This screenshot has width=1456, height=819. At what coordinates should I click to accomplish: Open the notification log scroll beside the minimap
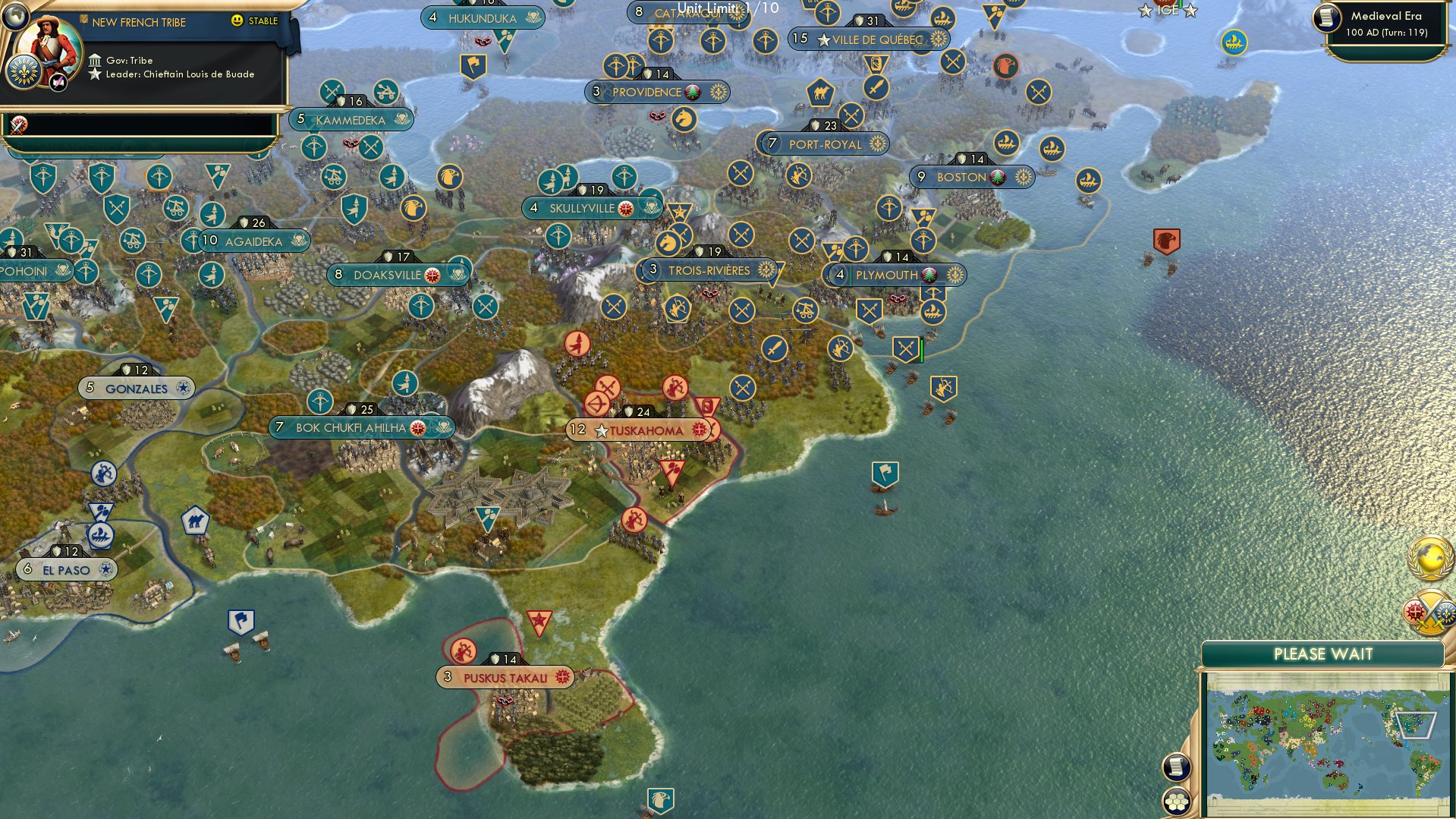(x=1175, y=768)
